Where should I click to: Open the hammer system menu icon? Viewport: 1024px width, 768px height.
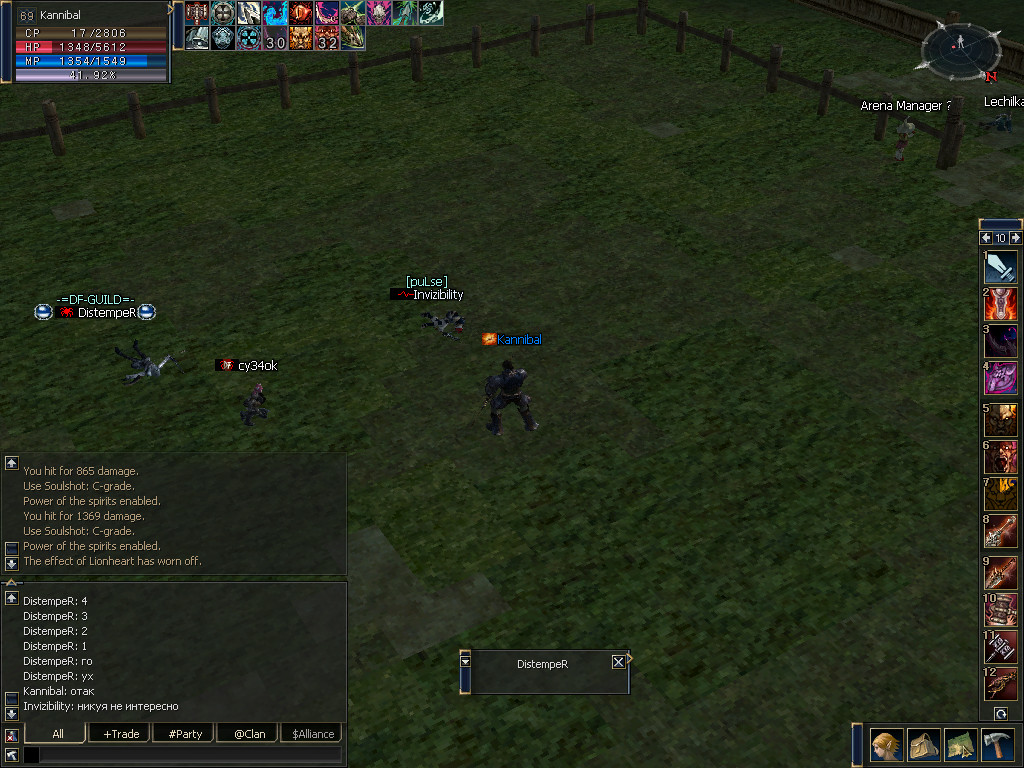click(x=998, y=745)
